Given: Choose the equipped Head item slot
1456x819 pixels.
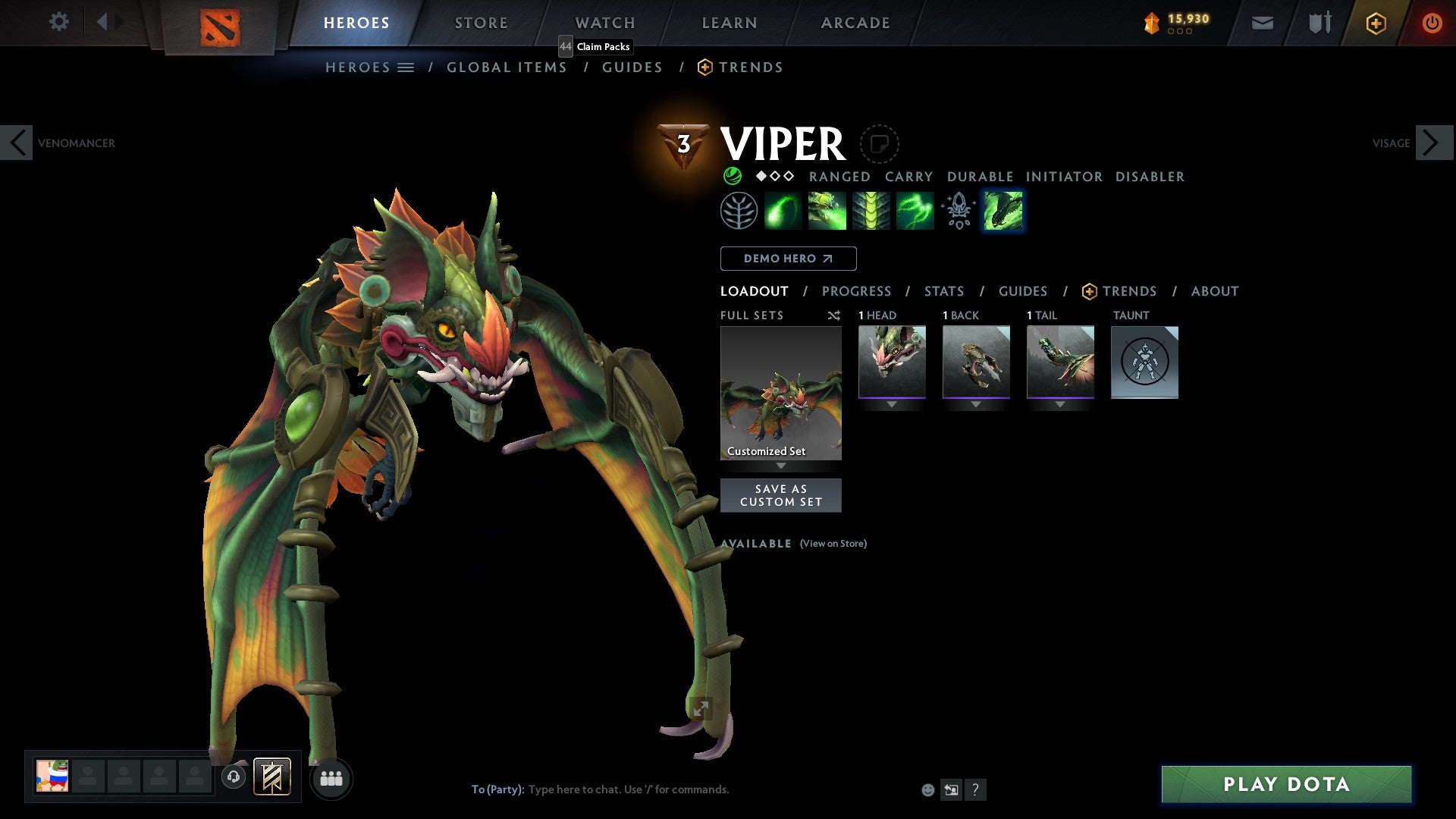Looking at the screenshot, I should pos(892,362).
